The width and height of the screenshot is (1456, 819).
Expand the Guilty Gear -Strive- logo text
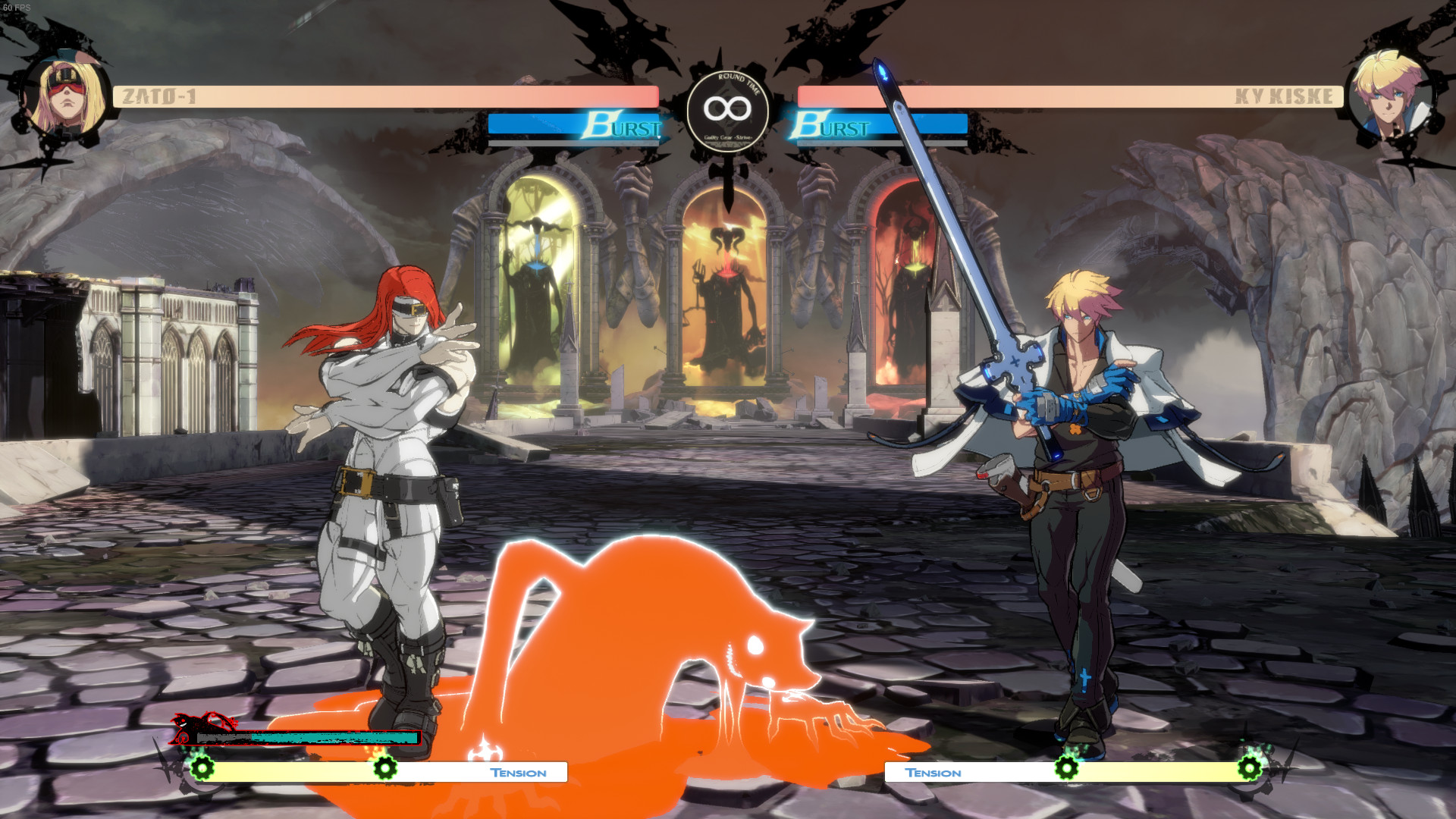[x=728, y=139]
